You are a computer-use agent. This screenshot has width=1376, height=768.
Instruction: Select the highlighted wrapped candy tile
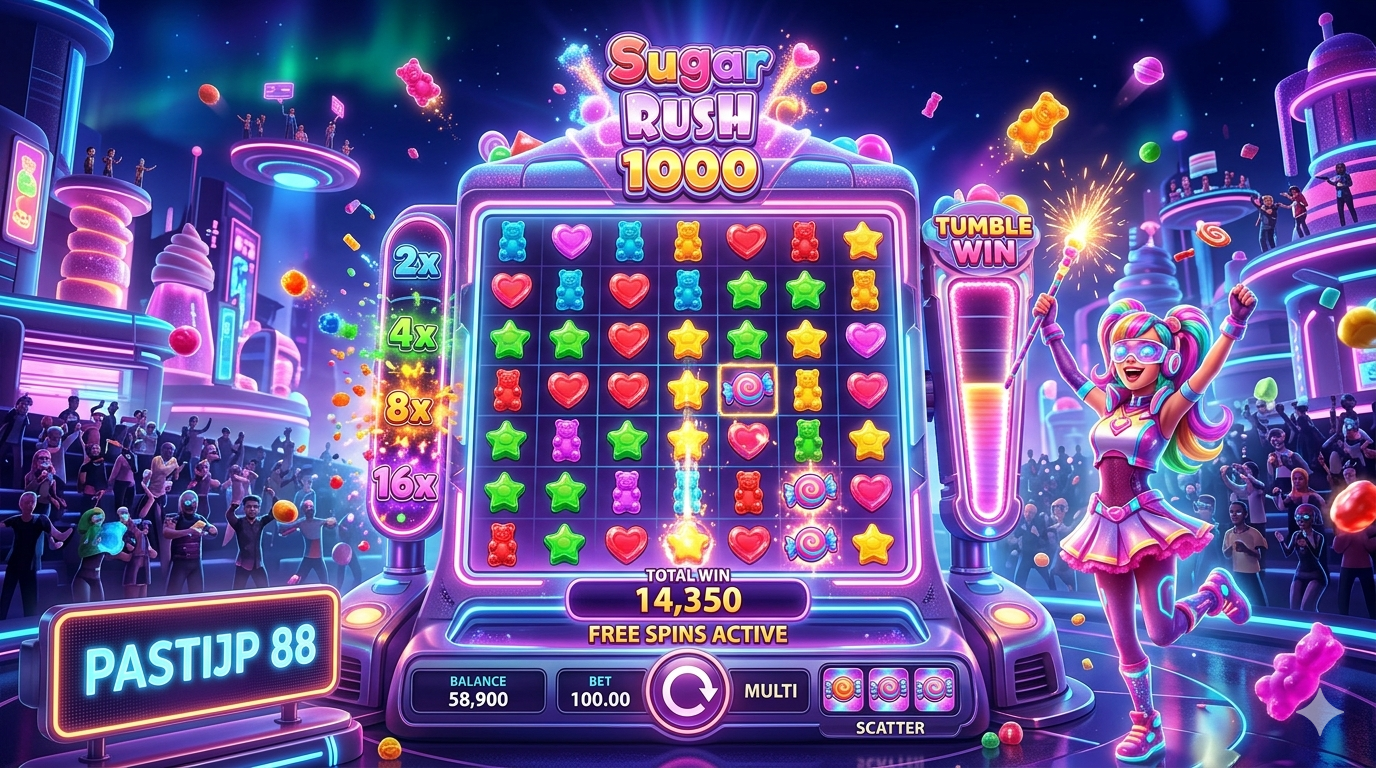(746, 388)
